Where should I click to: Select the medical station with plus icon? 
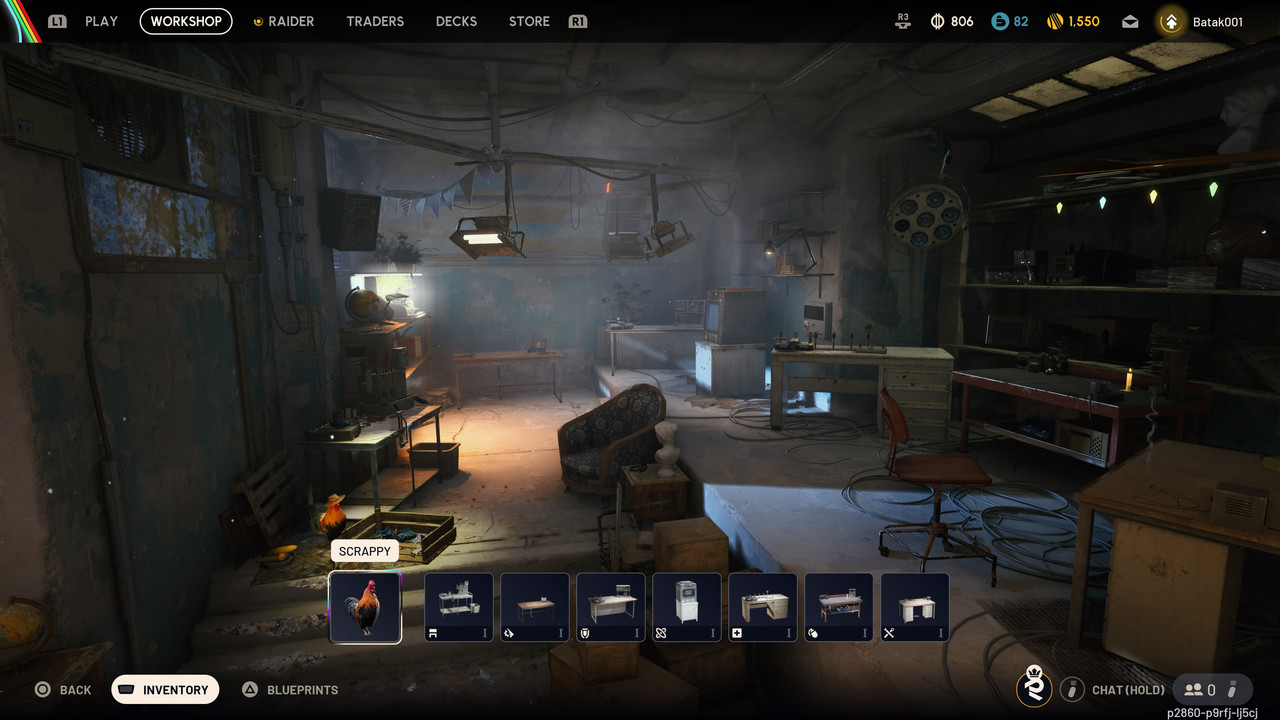763,607
